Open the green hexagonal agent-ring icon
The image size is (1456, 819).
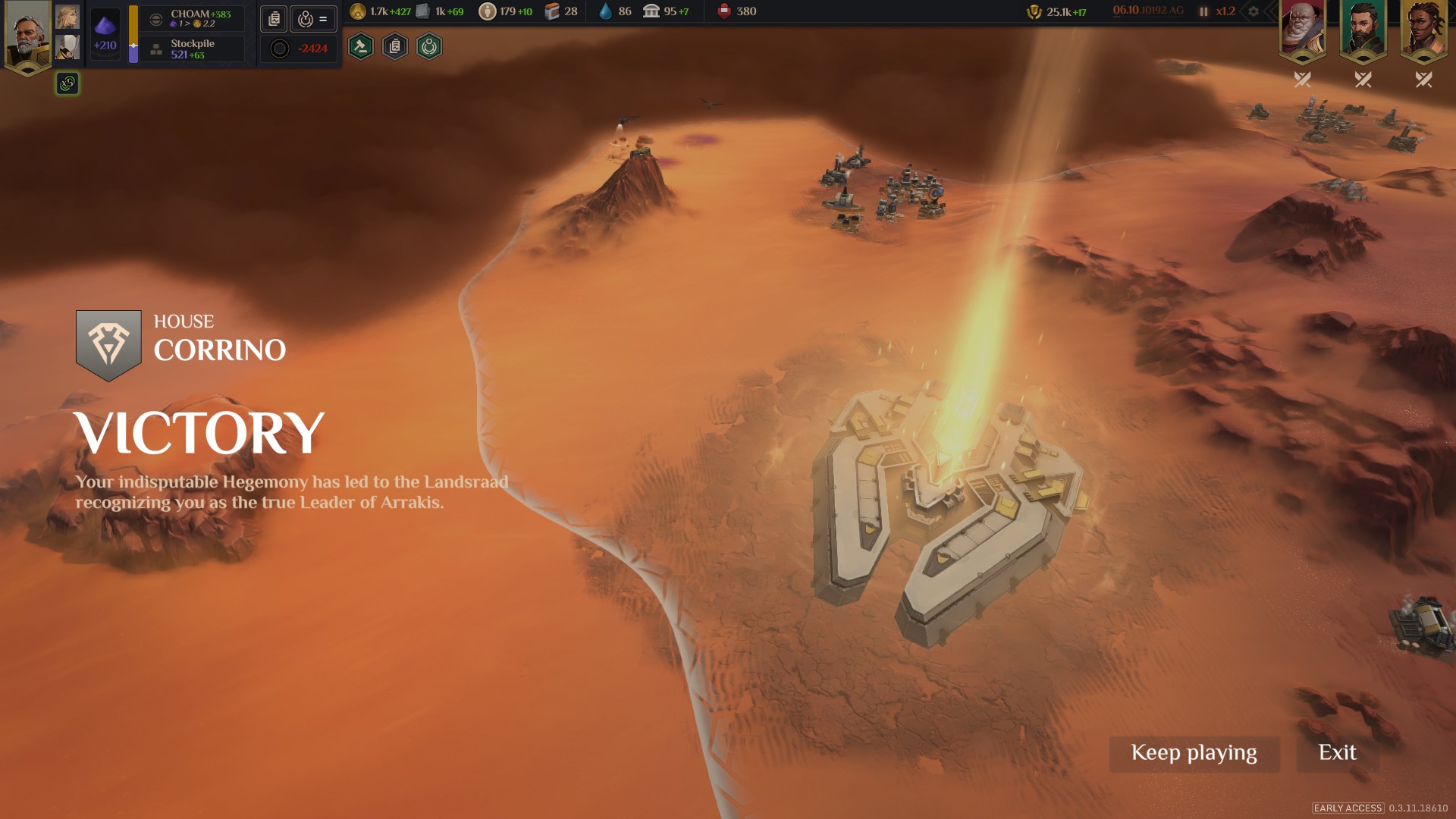[x=429, y=47]
